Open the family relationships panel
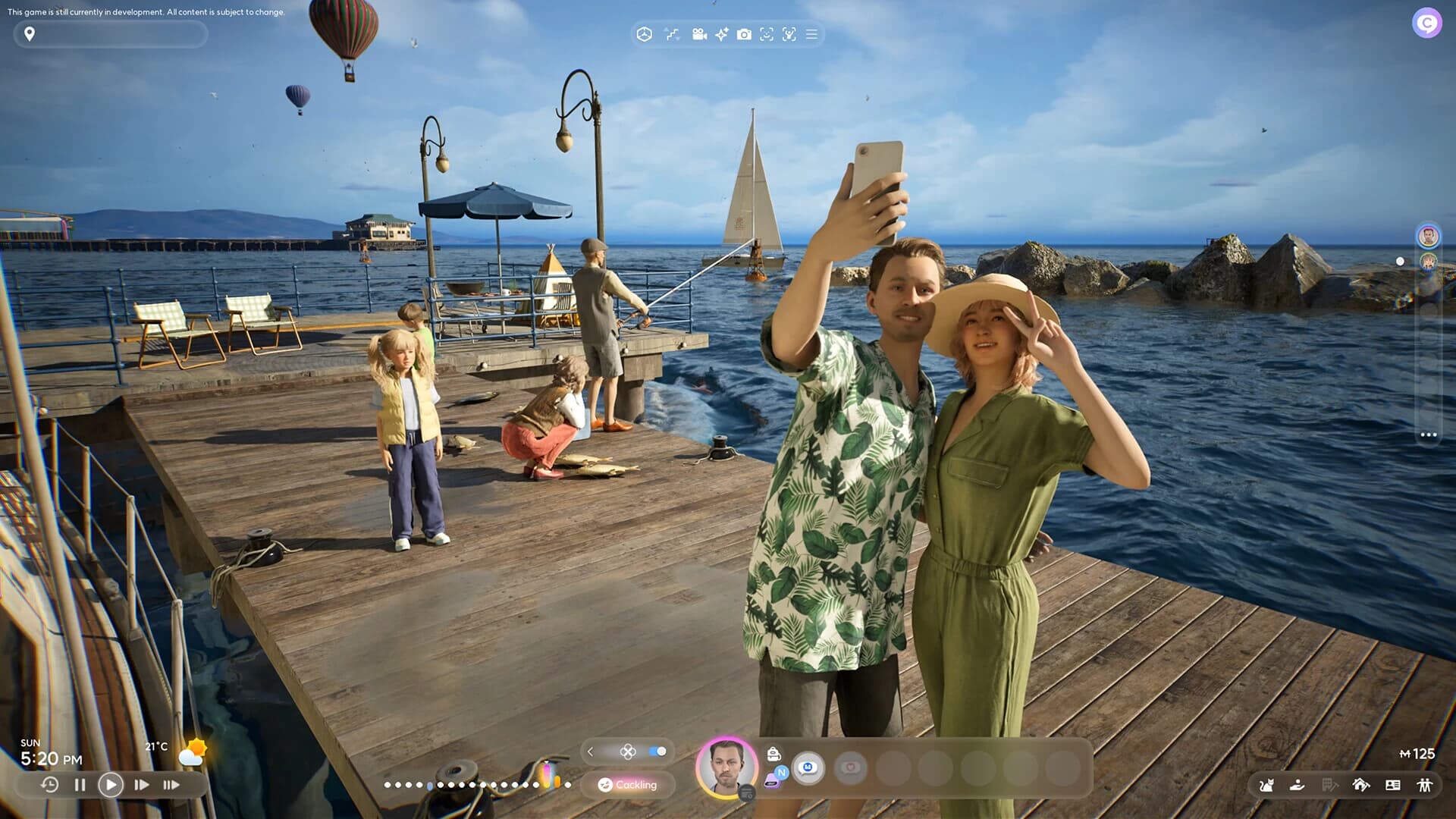This screenshot has width=1456, height=819. (x=1425, y=786)
